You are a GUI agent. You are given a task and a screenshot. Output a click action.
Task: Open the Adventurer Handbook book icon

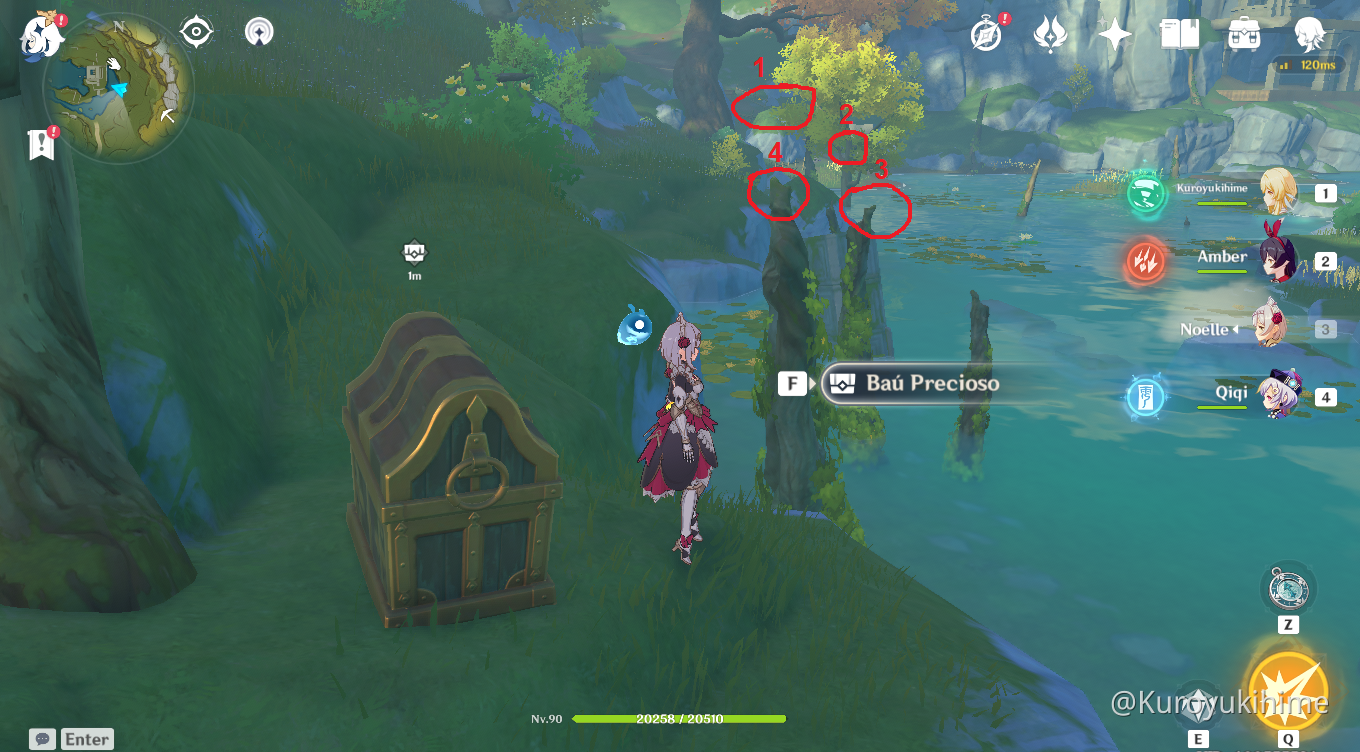[x=1178, y=32]
